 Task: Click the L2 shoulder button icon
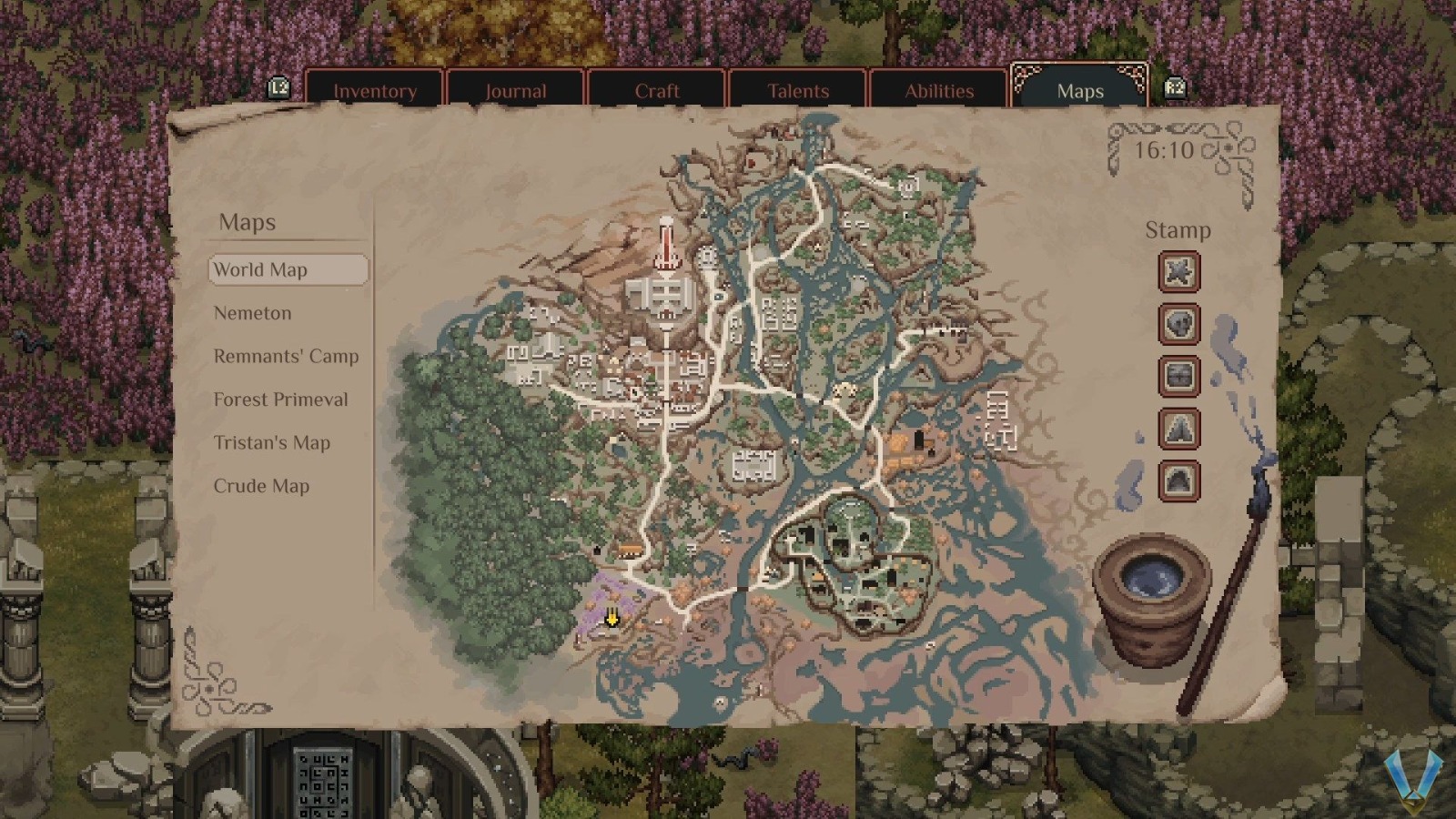pyautogui.click(x=278, y=88)
